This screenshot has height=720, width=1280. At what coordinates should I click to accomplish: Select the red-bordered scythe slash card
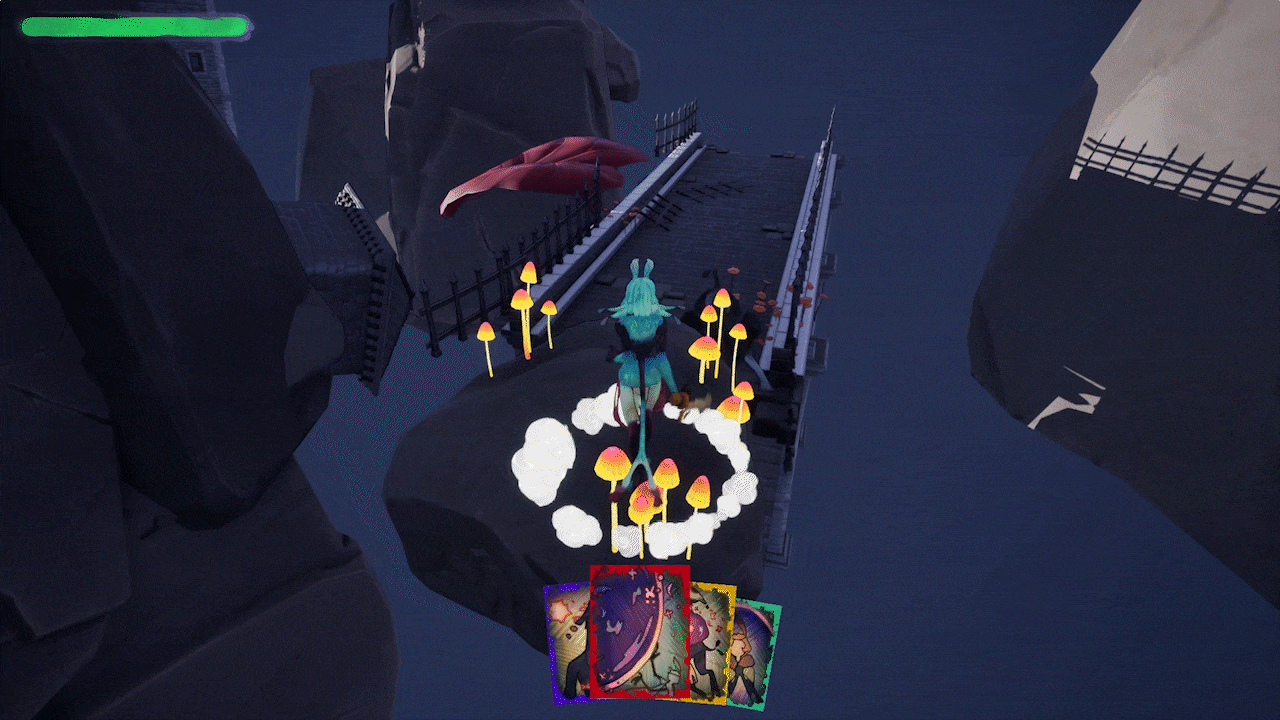[x=640, y=632]
